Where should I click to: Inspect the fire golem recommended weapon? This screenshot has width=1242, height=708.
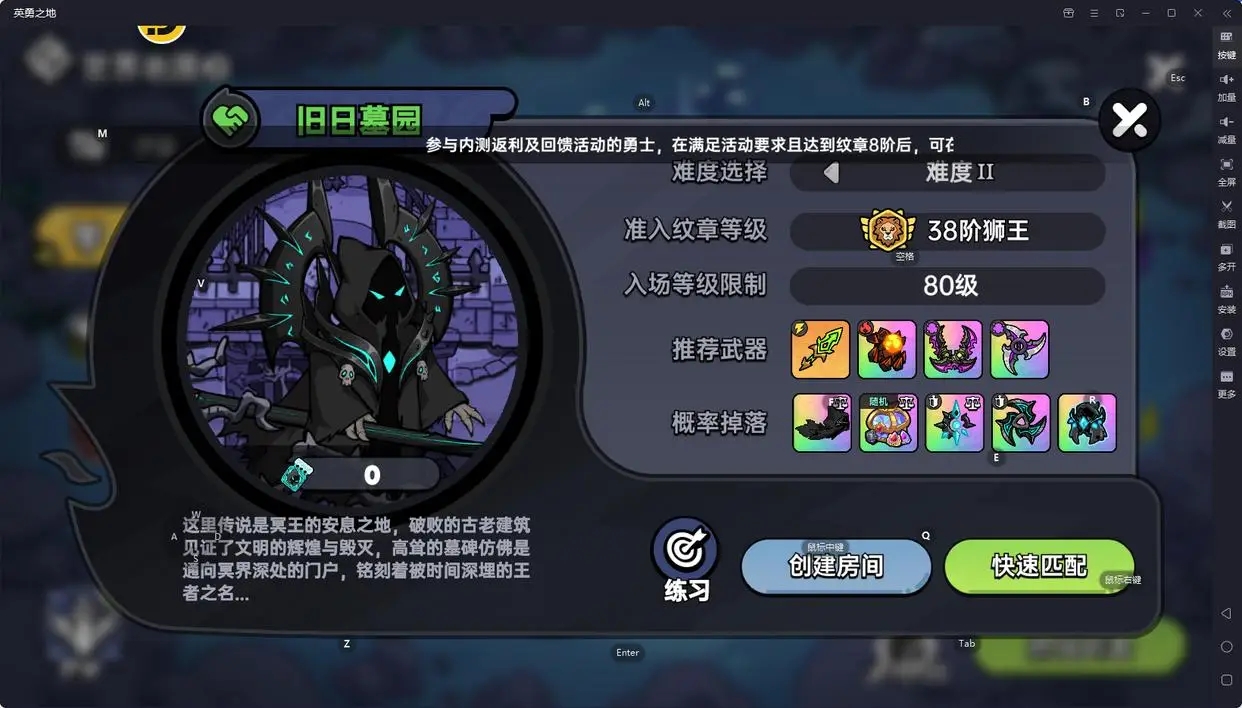click(x=886, y=349)
